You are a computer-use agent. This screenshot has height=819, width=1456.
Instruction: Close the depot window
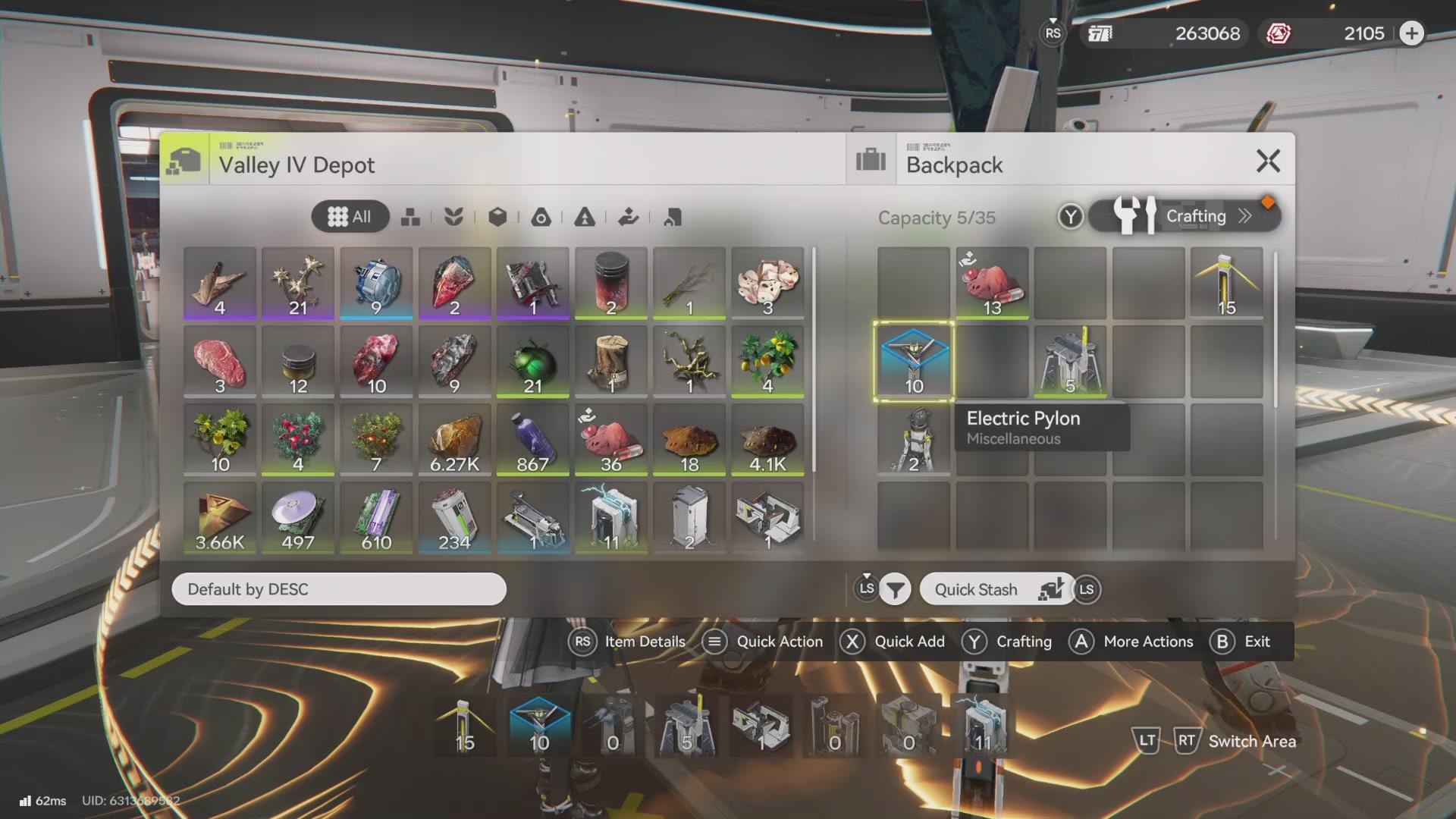click(1268, 161)
